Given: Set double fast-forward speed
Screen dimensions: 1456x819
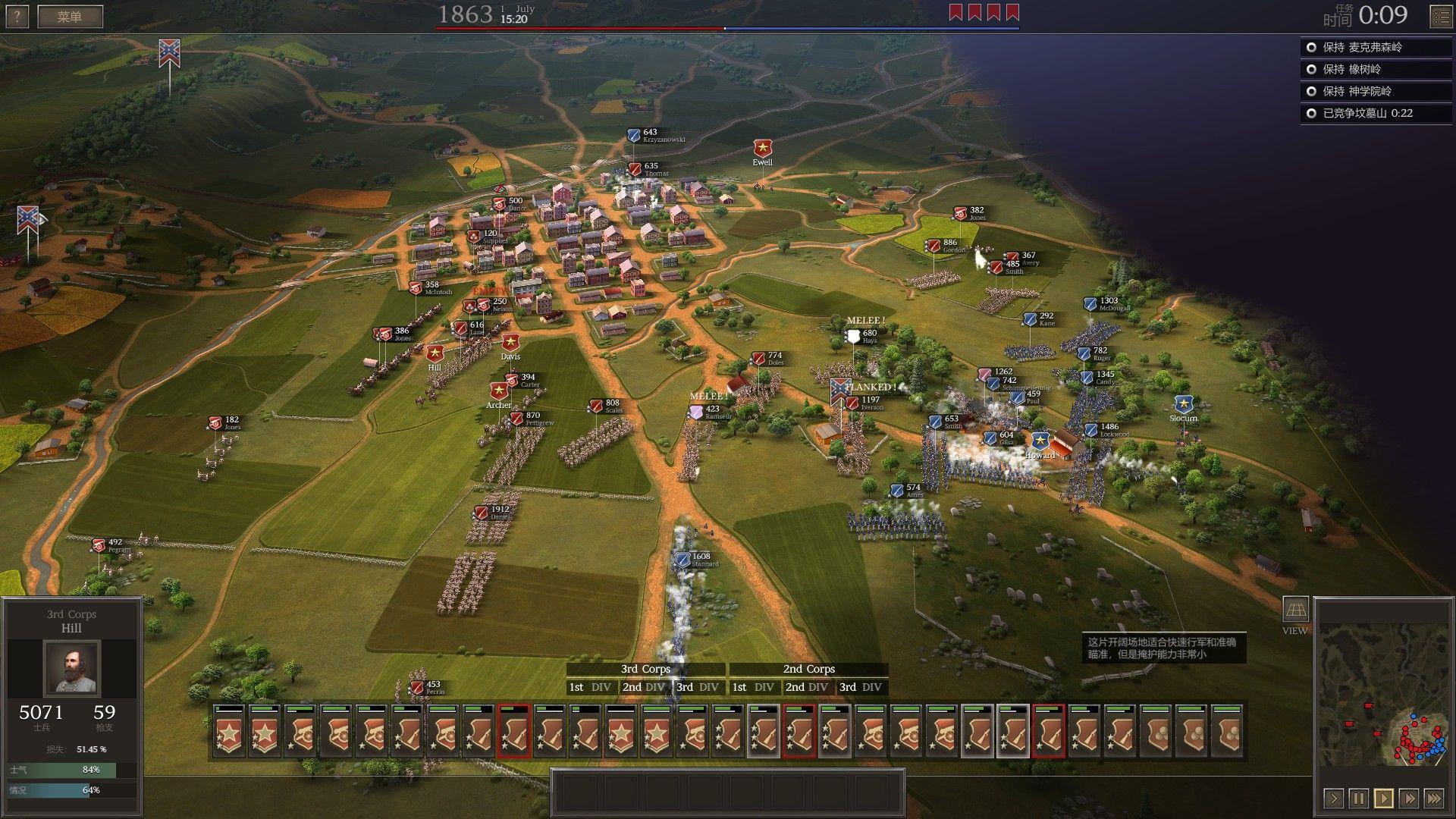Looking at the screenshot, I should [1408, 798].
